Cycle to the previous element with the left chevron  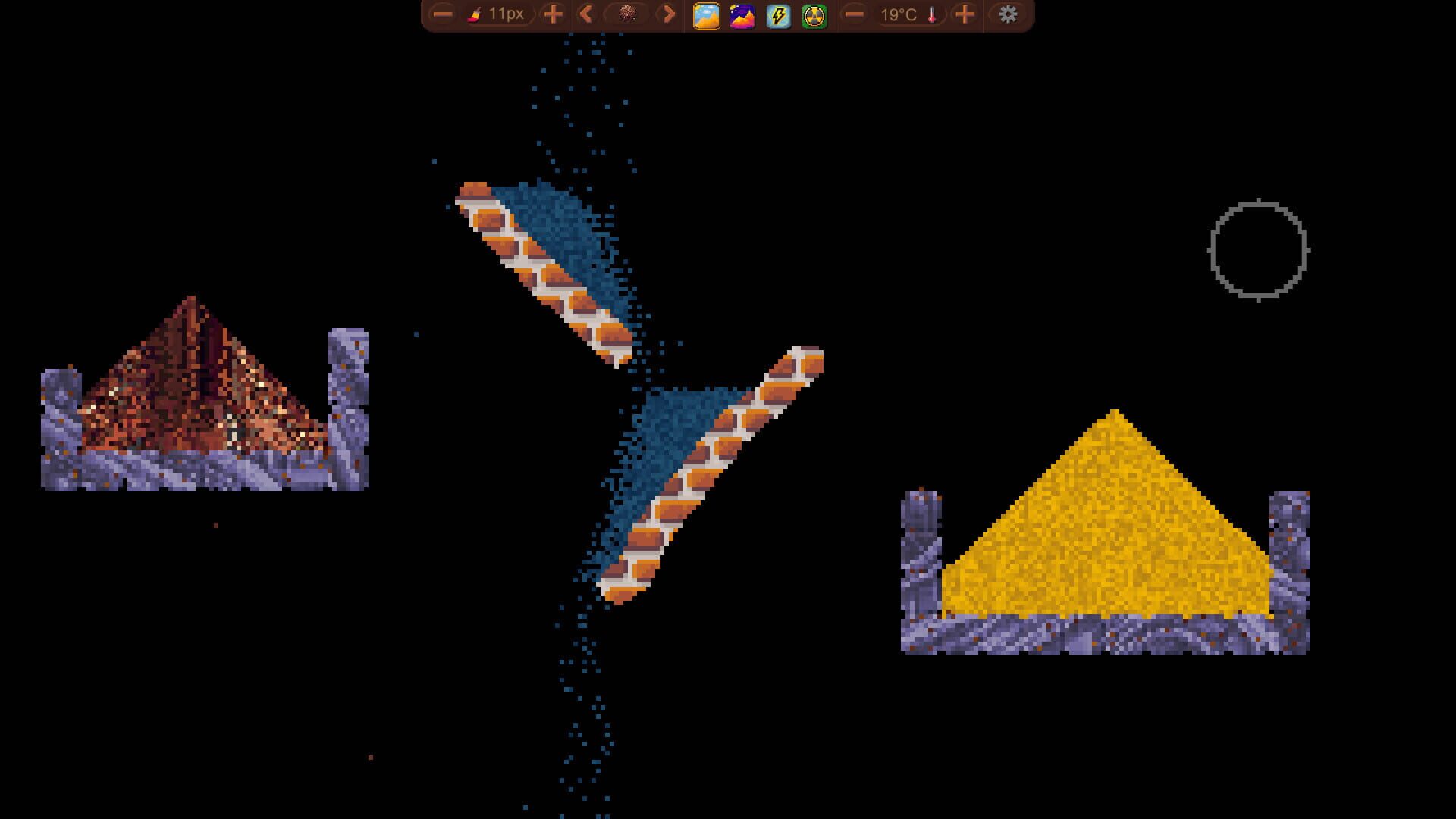coord(584,14)
